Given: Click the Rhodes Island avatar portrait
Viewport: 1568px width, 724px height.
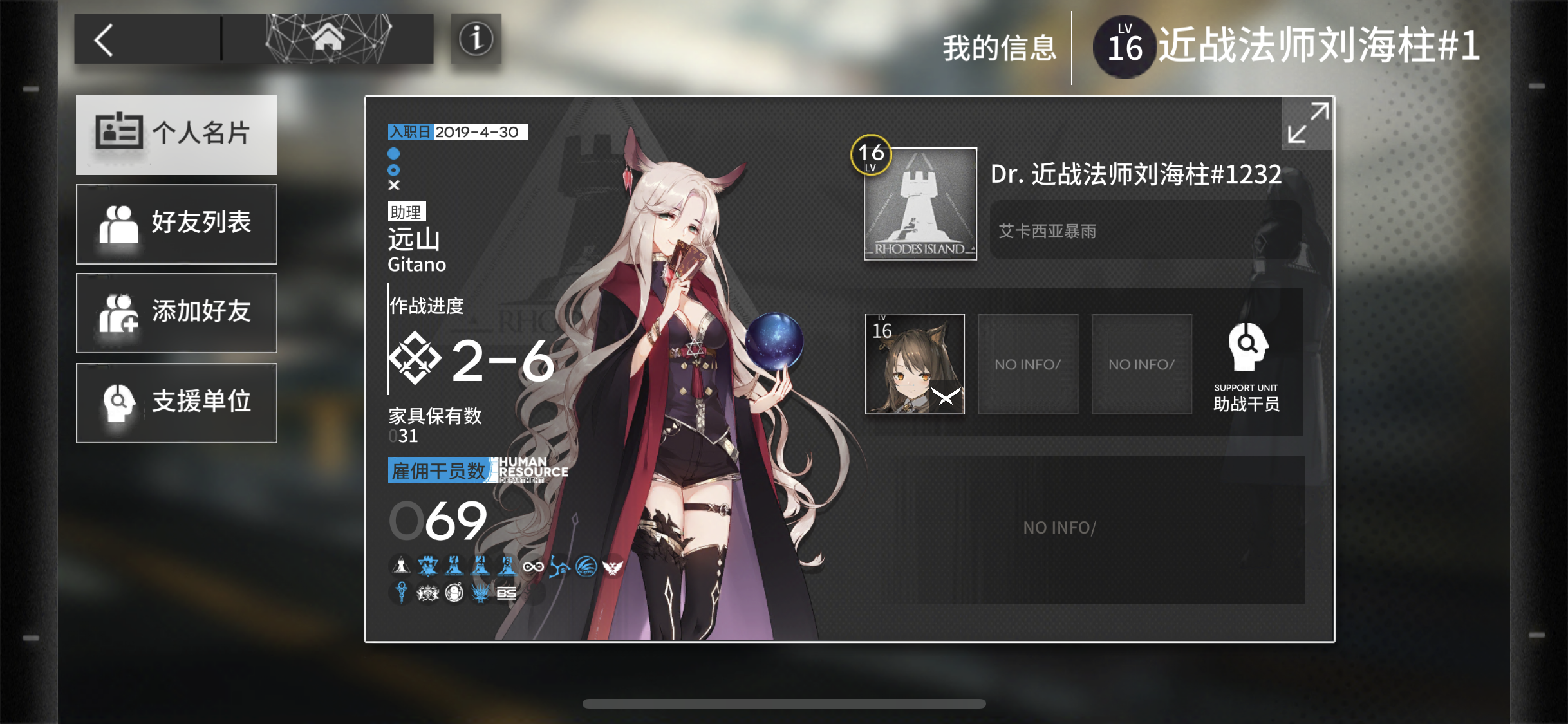Looking at the screenshot, I should pos(920,204).
